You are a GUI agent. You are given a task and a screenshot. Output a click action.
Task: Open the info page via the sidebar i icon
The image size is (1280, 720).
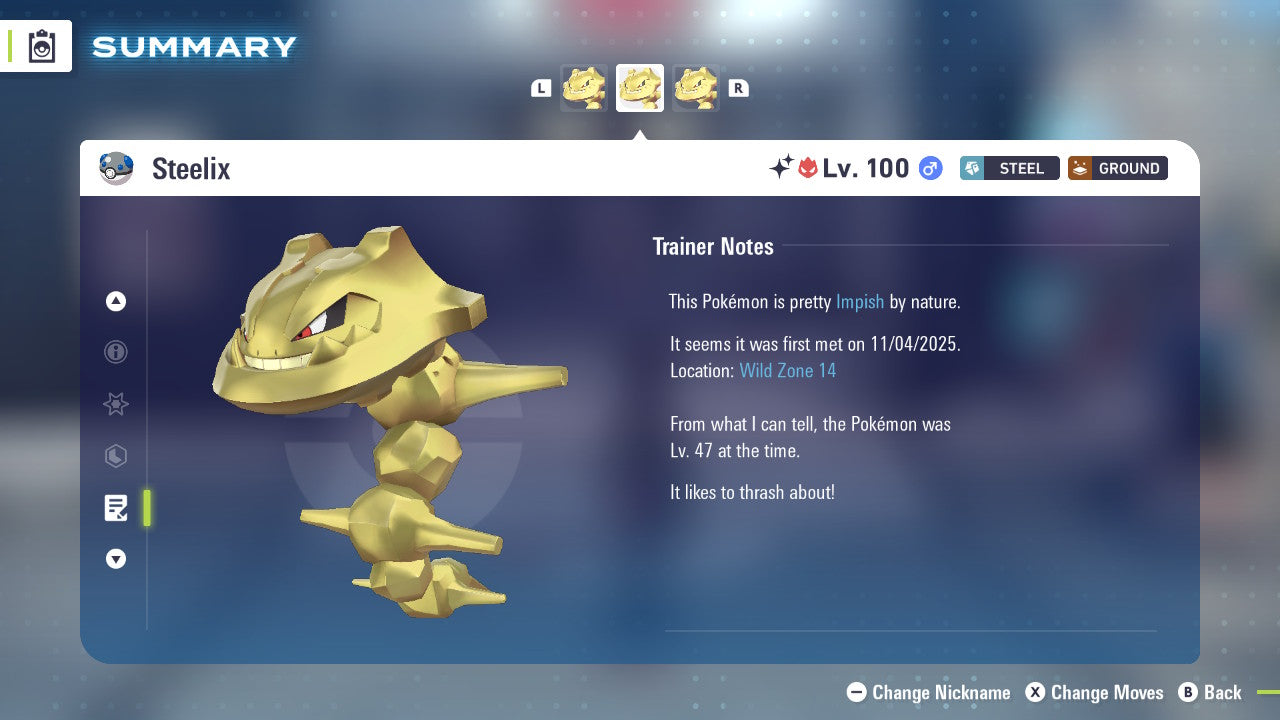116,352
